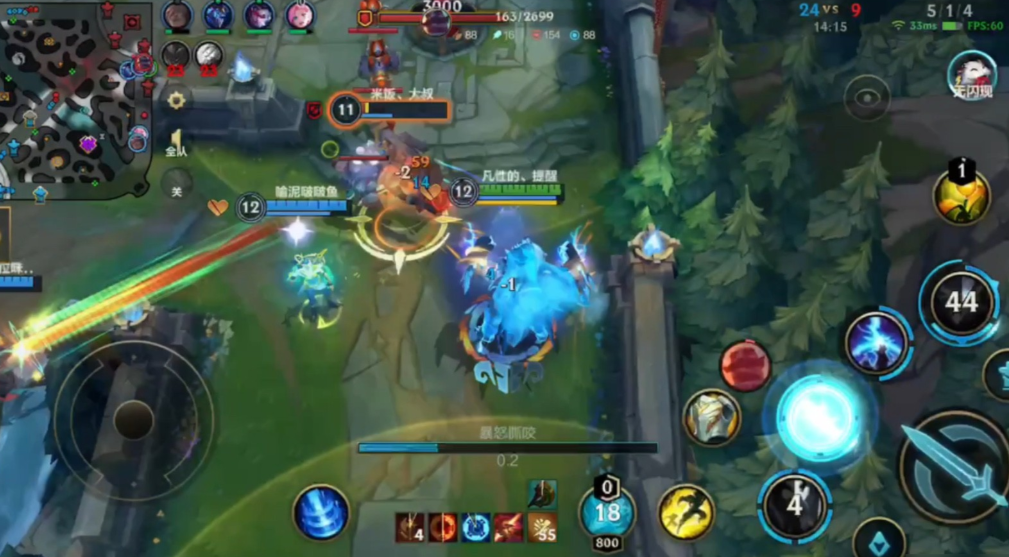The width and height of the screenshot is (1009, 557).
Task: Tap the teal orb showing 18
Action: coord(607,514)
